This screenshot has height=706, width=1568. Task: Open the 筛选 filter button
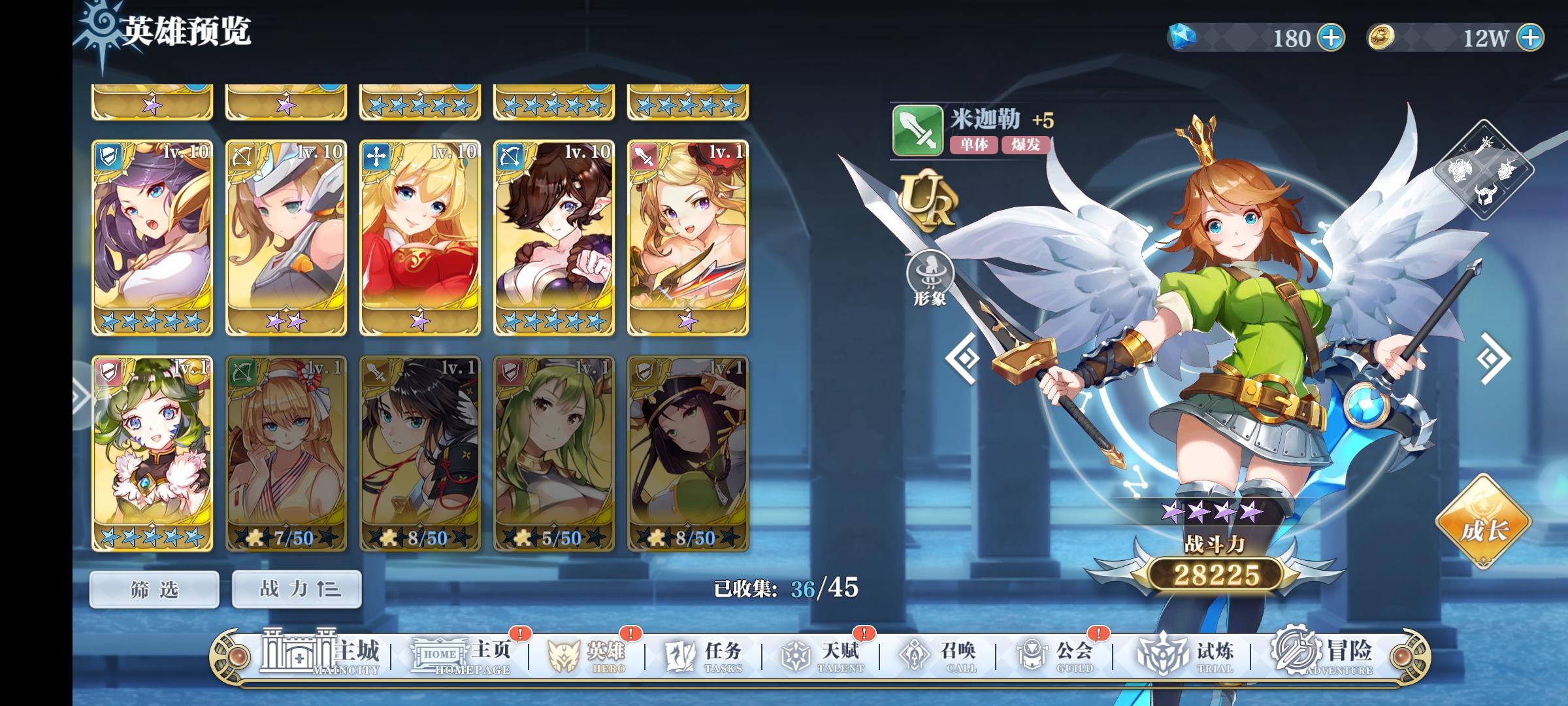coord(155,588)
